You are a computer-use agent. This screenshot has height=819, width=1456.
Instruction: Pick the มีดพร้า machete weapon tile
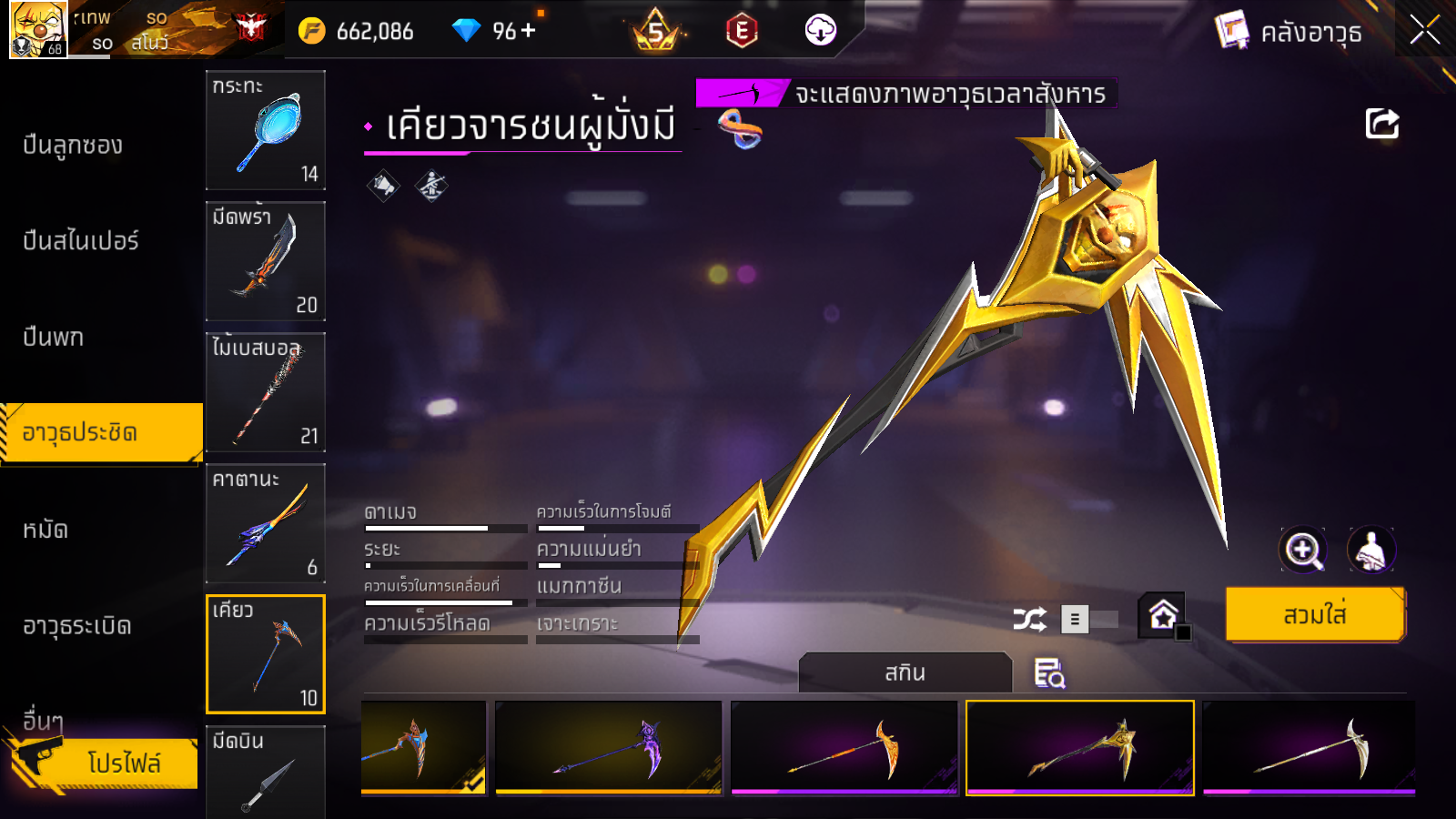click(x=266, y=261)
